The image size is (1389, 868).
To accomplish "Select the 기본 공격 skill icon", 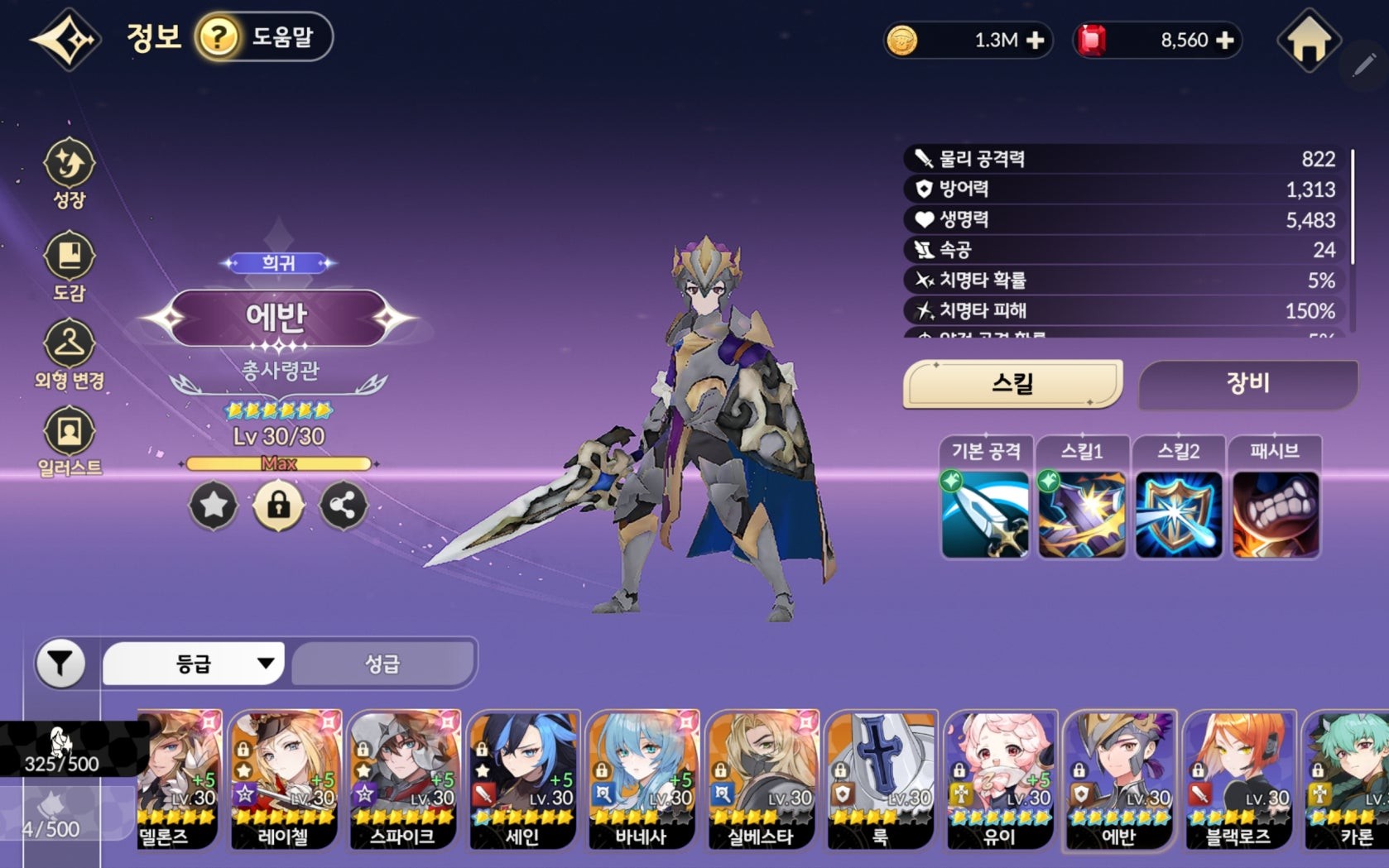I will click(985, 515).
